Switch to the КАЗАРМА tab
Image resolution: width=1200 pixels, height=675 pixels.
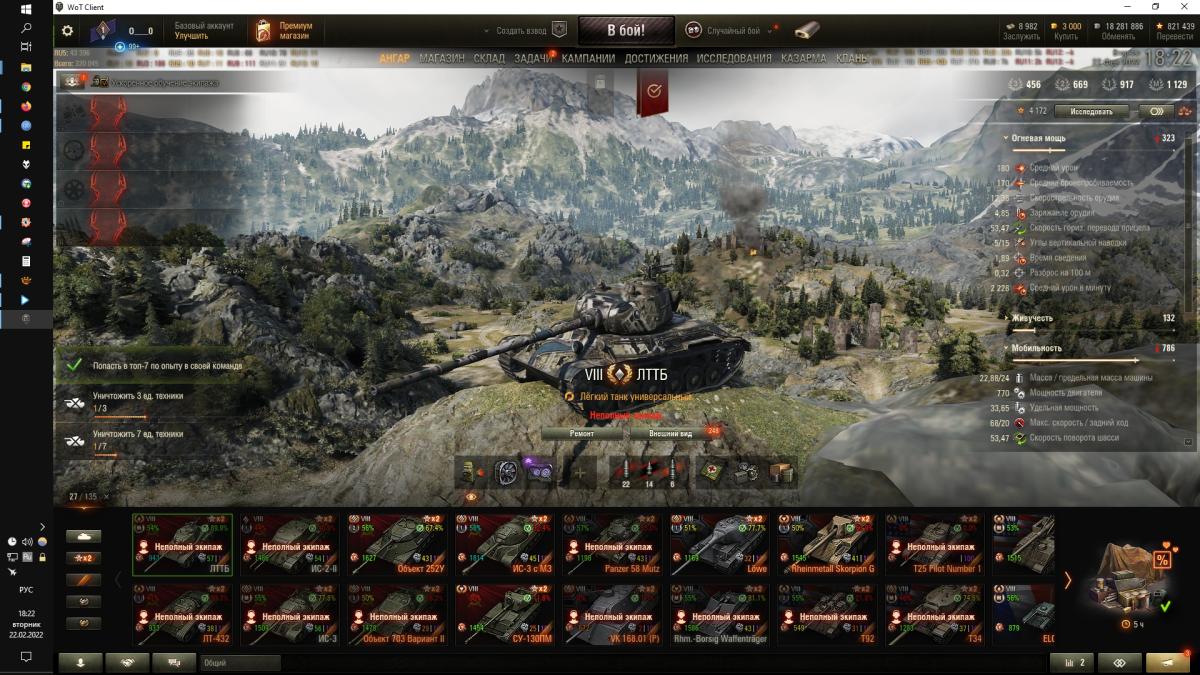click(x=804, y=58)
